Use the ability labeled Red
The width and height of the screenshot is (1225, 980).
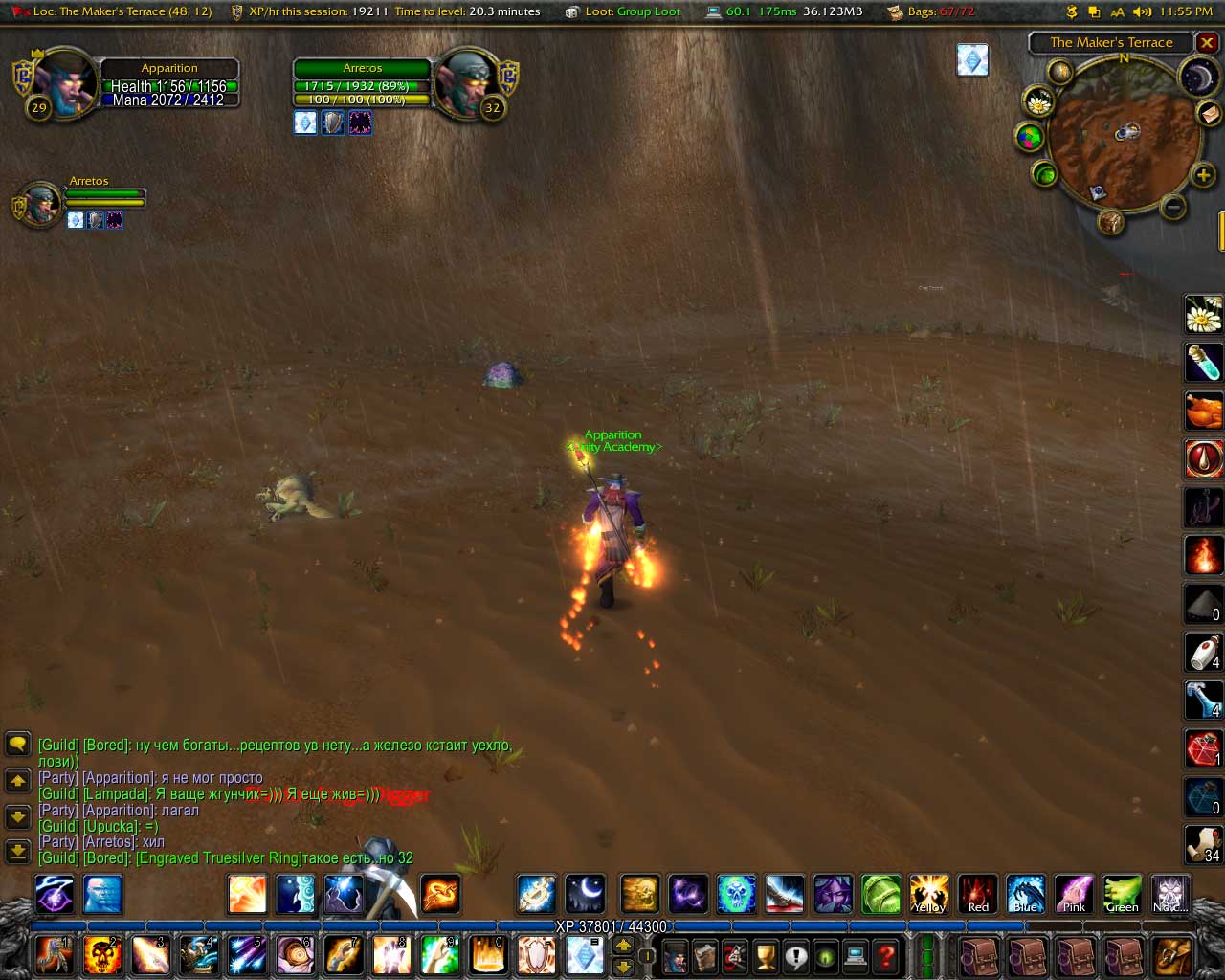[977, 895]
